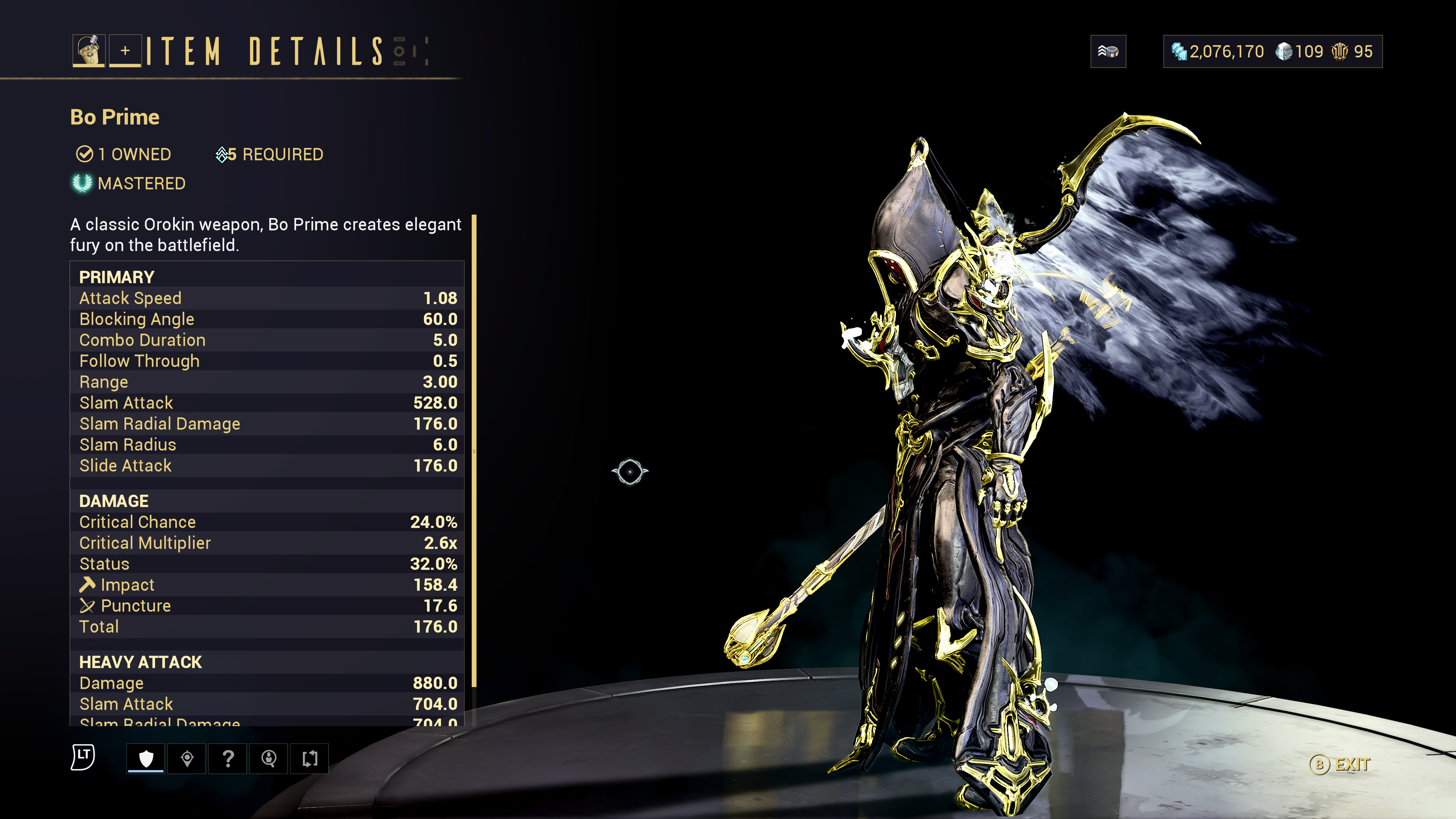The width and height of the screenshot is (1456, 819).
Task: Switch to the location marker tab
Action: [x=187, y=758]
